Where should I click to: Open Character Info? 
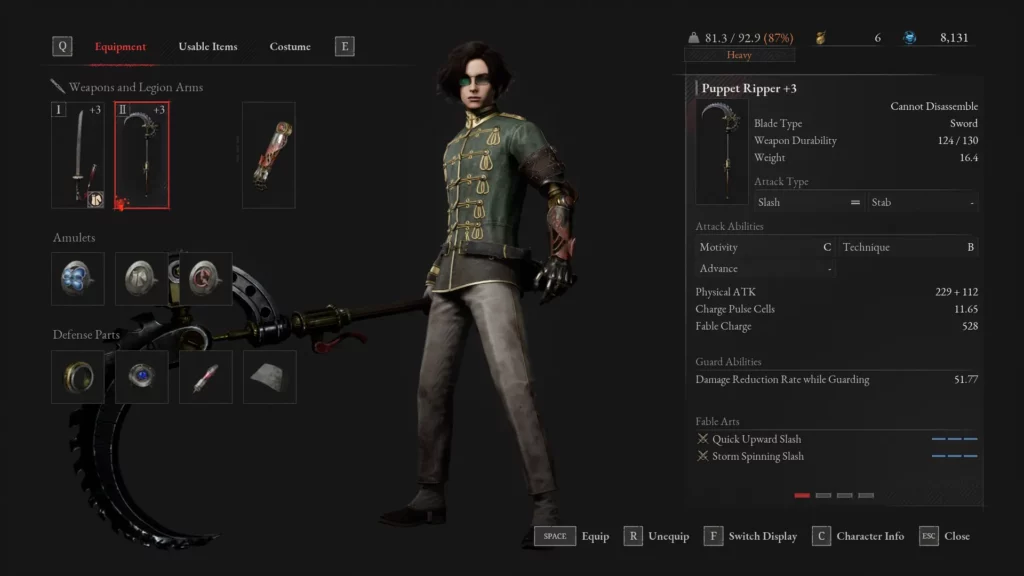click(x=859, y=536)
